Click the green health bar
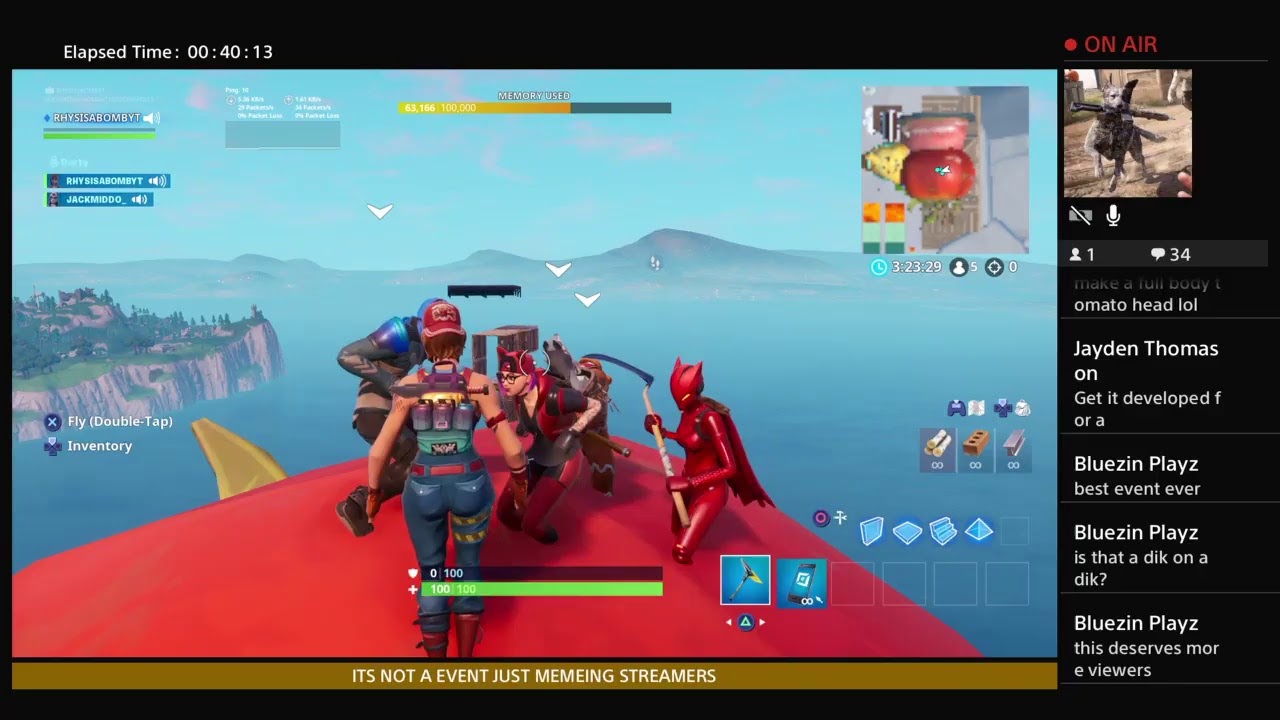The width and height of the screenshot is (1280, 720). coord(540,589)
